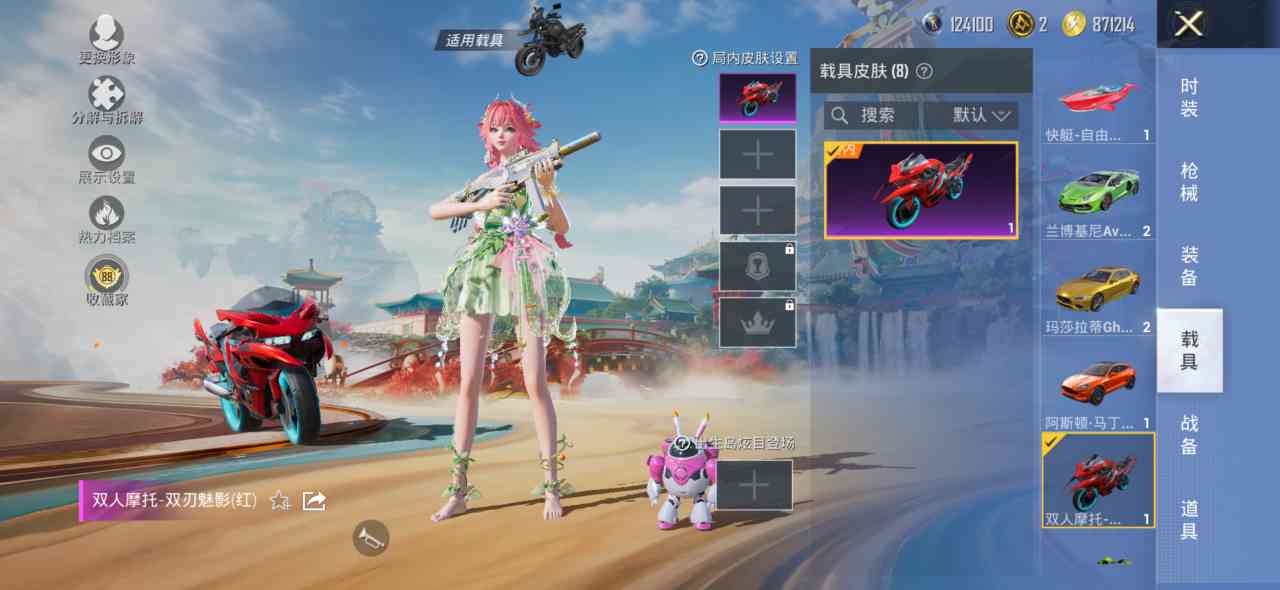
Task: Select the red motorcycle skin card
Action: point(920,190)
